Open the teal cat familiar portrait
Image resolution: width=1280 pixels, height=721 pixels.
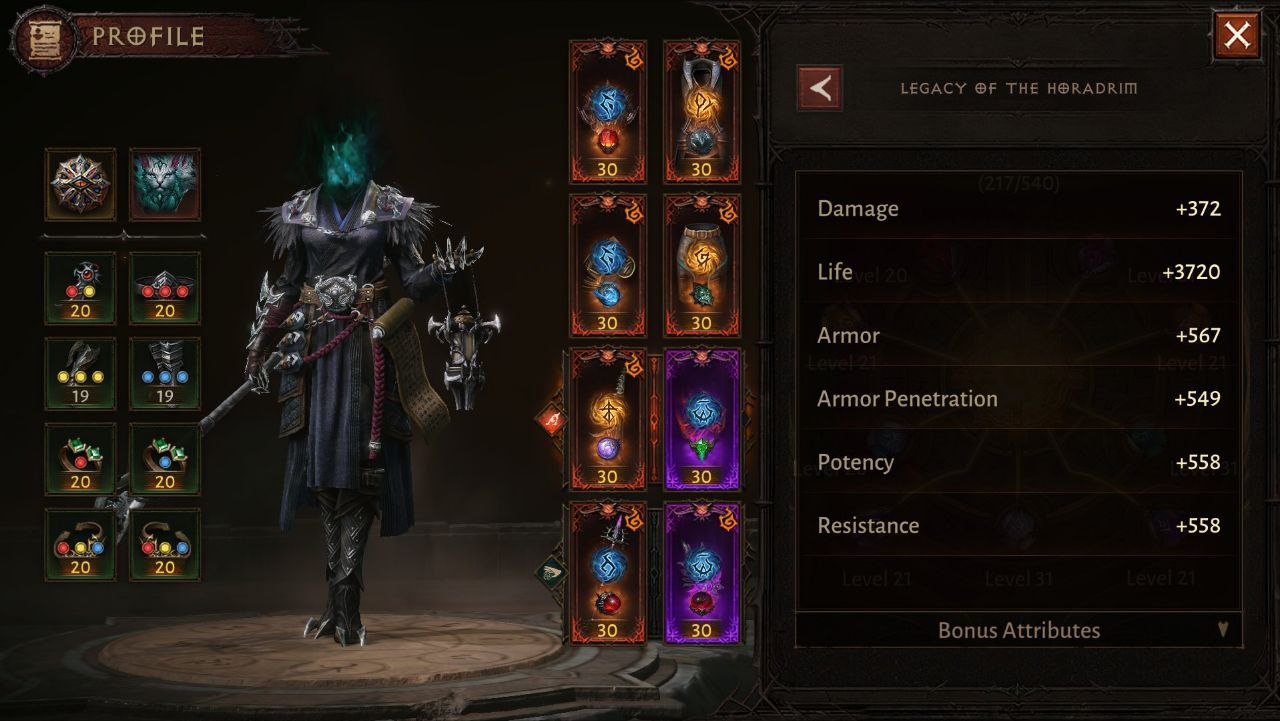coord(165,185)
